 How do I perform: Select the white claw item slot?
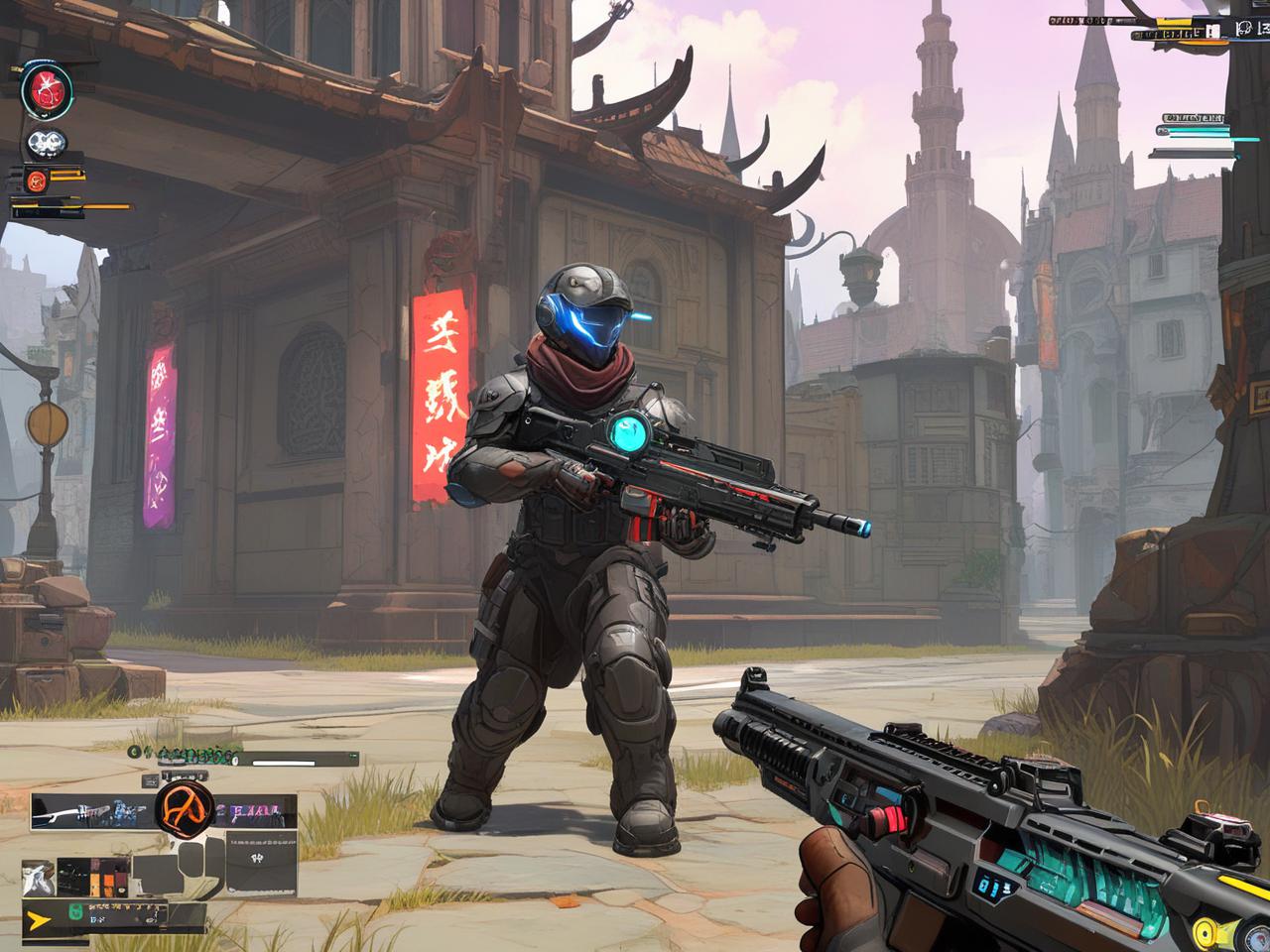point(38,878)
